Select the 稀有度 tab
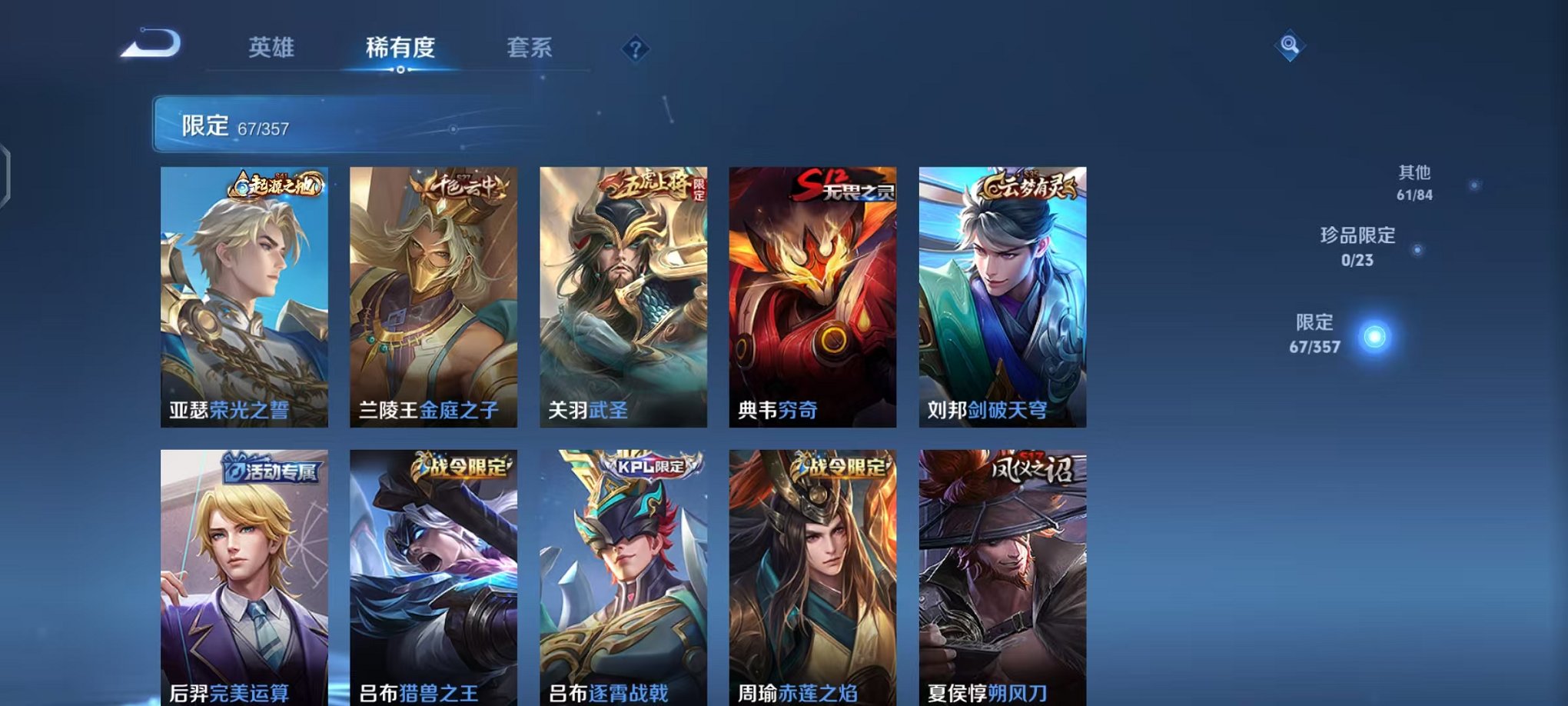This screenshot has width=1568, height=706. (400, 48)
